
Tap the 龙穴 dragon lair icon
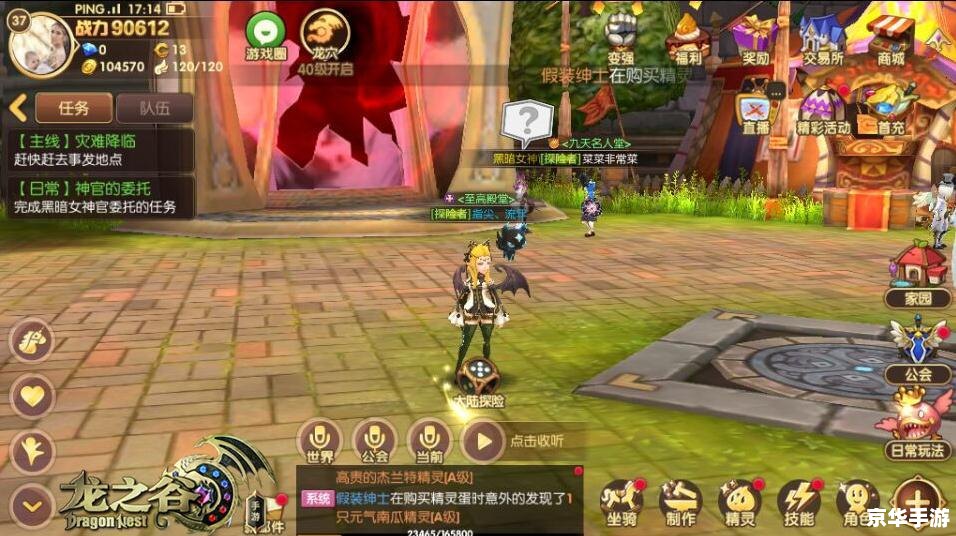point(325,33)
